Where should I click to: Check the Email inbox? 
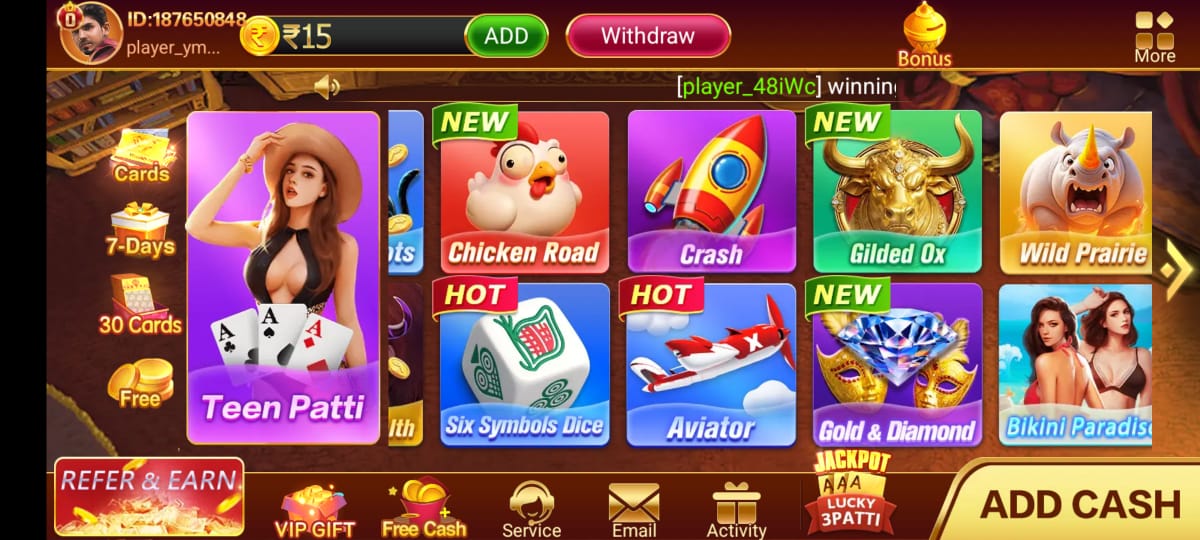coord(634,508)
